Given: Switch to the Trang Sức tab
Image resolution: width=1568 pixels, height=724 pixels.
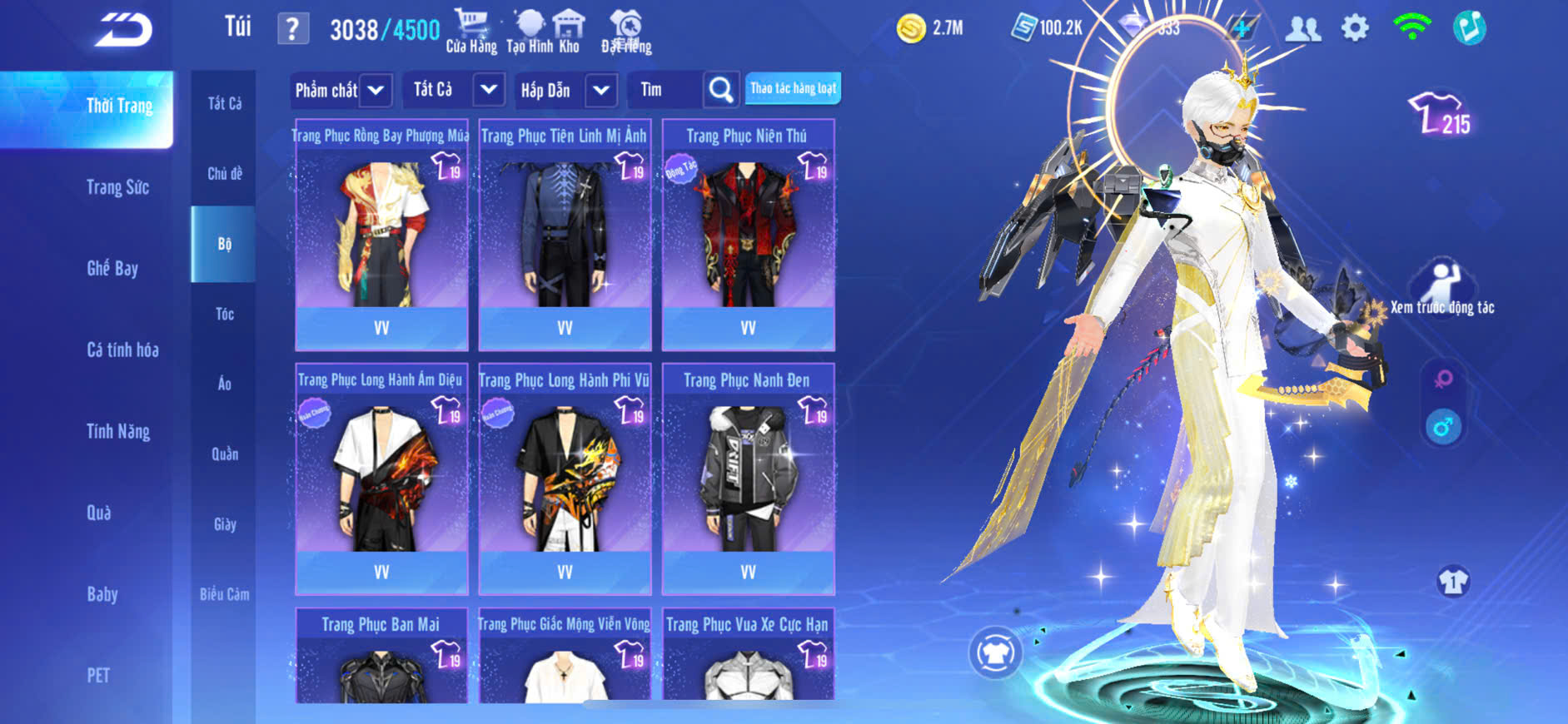Looking at the screenshot, I should (117, 187).
